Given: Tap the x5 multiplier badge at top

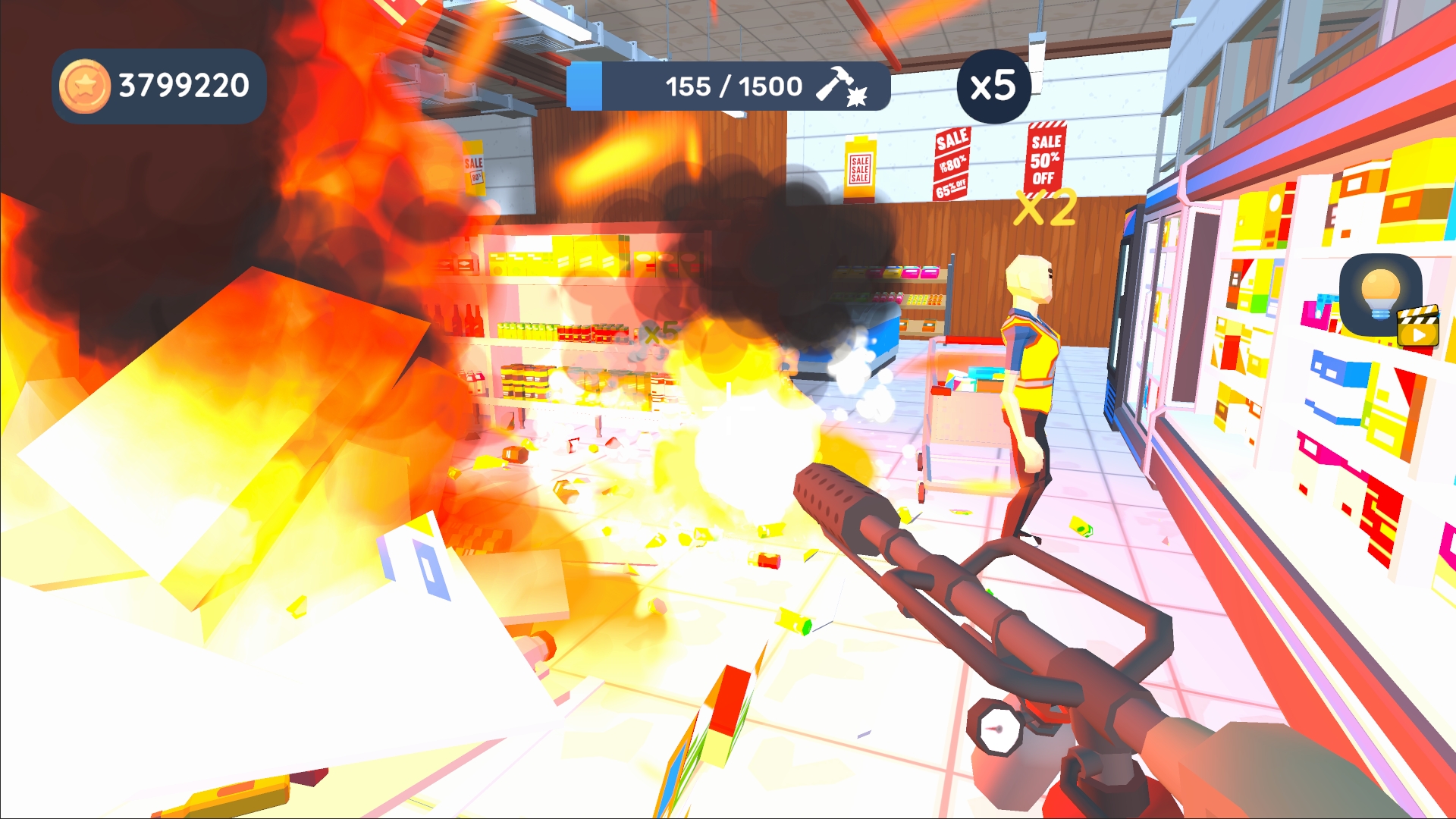Looking at the screenshot, I should 995,86.
